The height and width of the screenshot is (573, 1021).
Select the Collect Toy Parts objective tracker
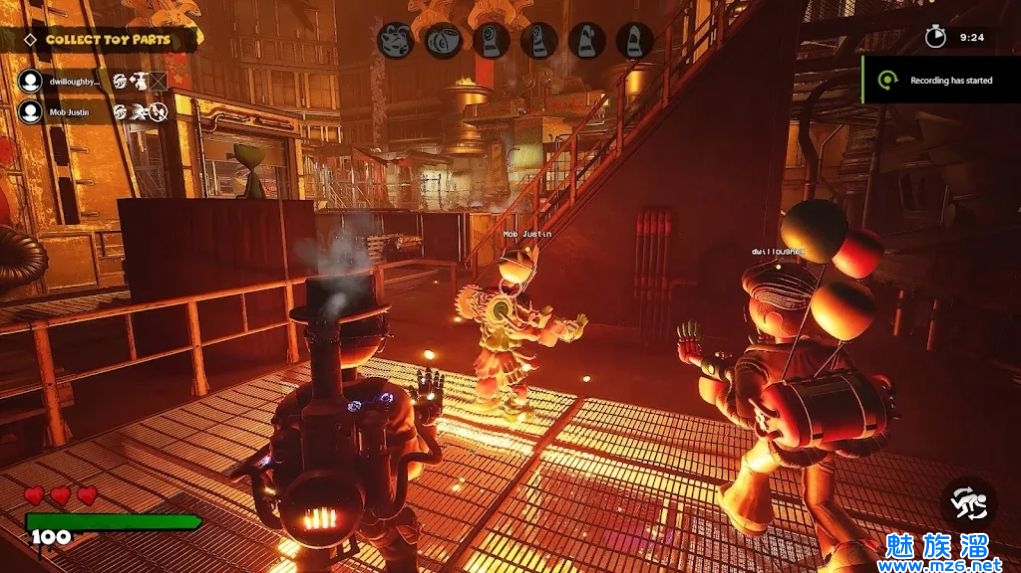click(106, 40)
